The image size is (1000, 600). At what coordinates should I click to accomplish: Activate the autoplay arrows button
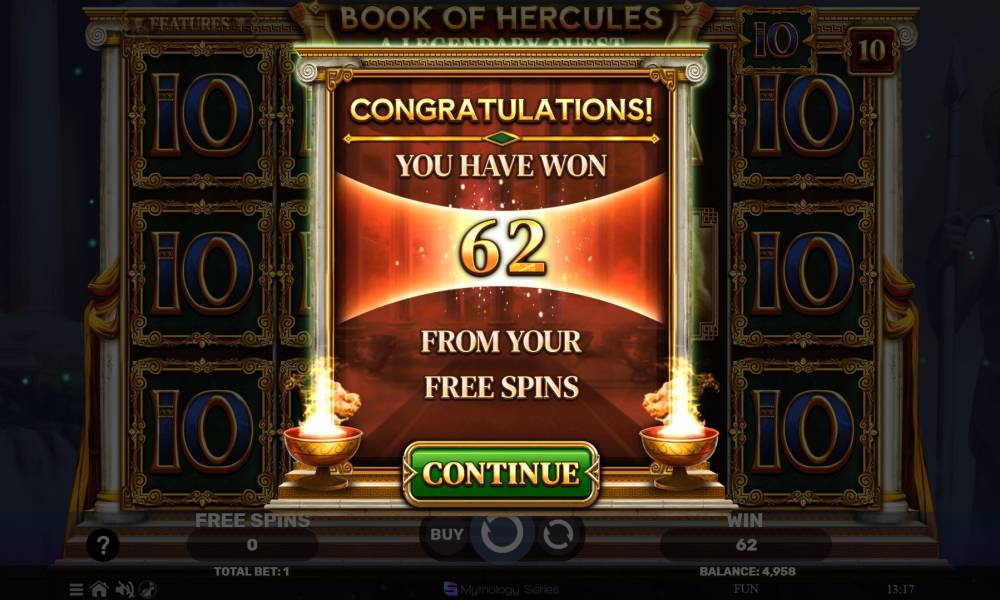(555, 534)
